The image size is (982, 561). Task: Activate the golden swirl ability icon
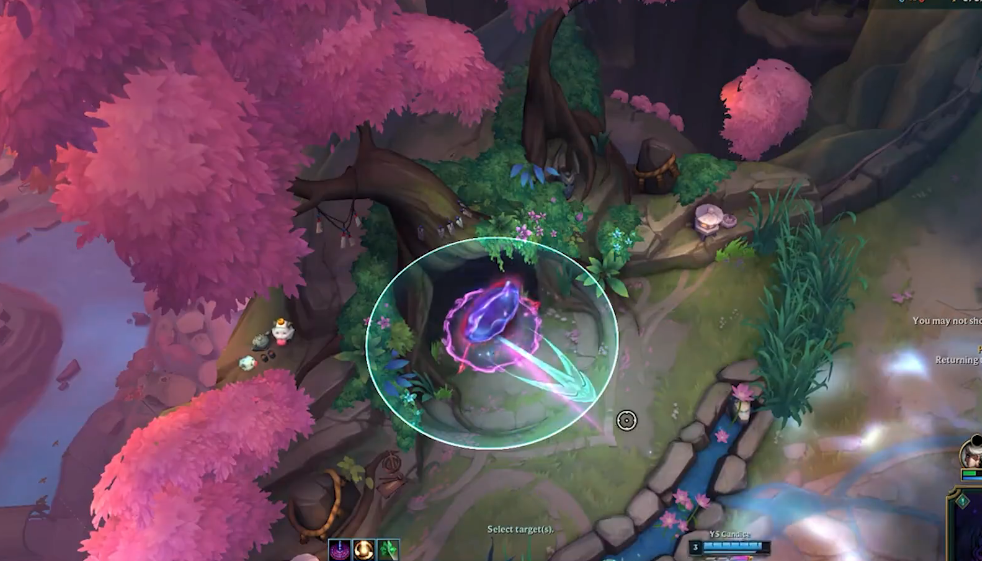364,550
